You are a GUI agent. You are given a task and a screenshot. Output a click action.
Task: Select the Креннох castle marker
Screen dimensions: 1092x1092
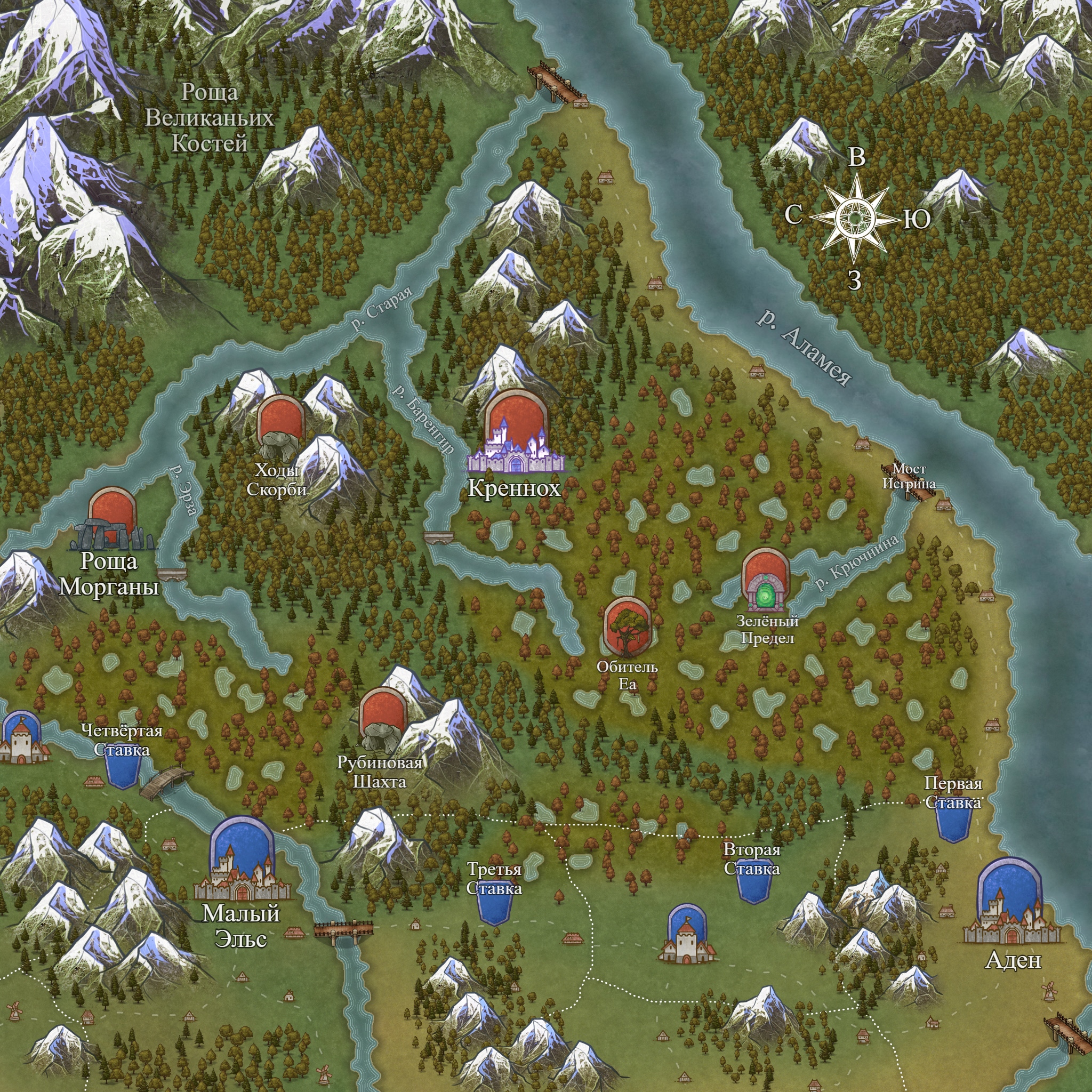click(x=516, y=433)
